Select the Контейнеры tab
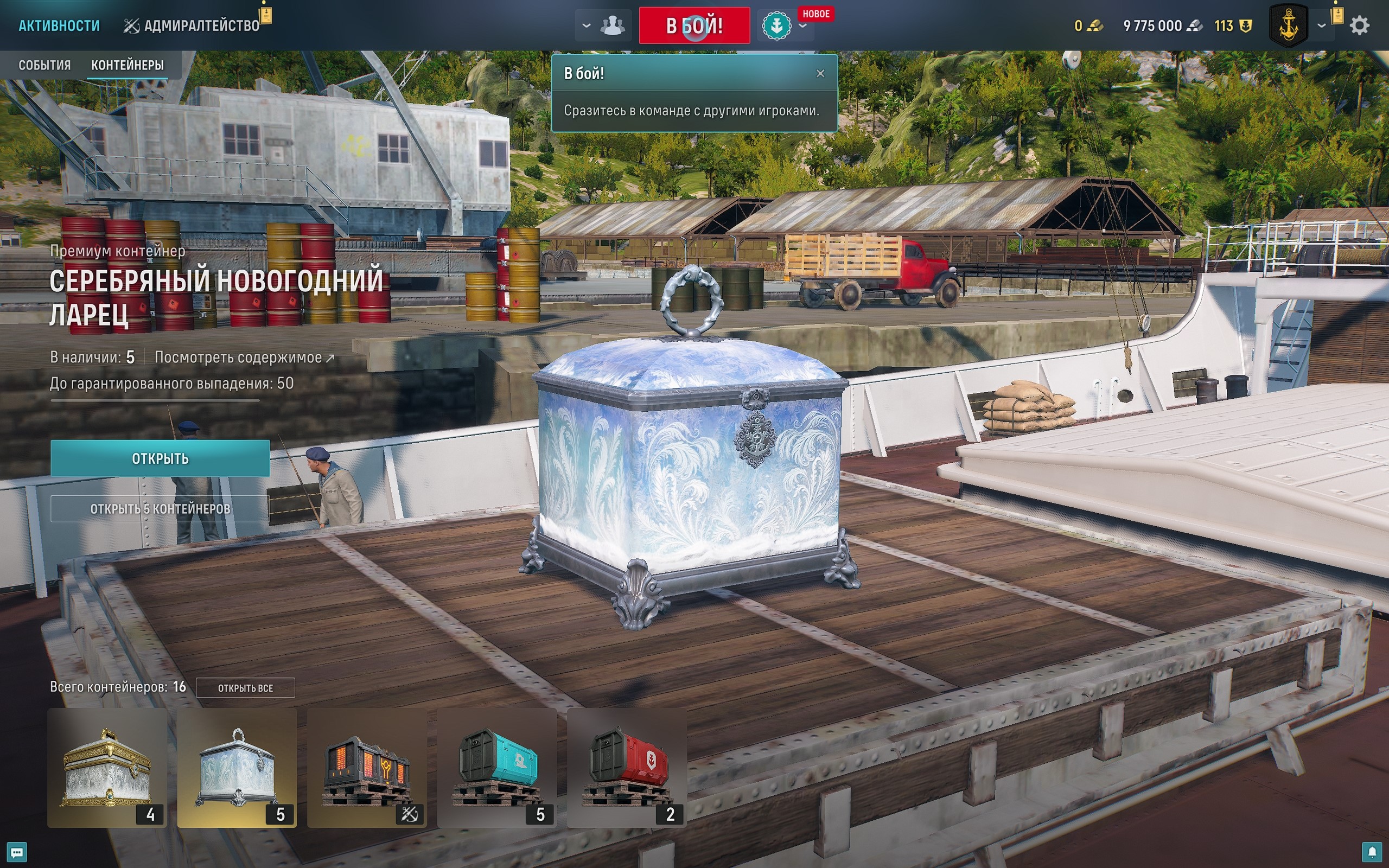This screenshot has height=868, width=1389. pyautogui.click(x=128, y=65)
